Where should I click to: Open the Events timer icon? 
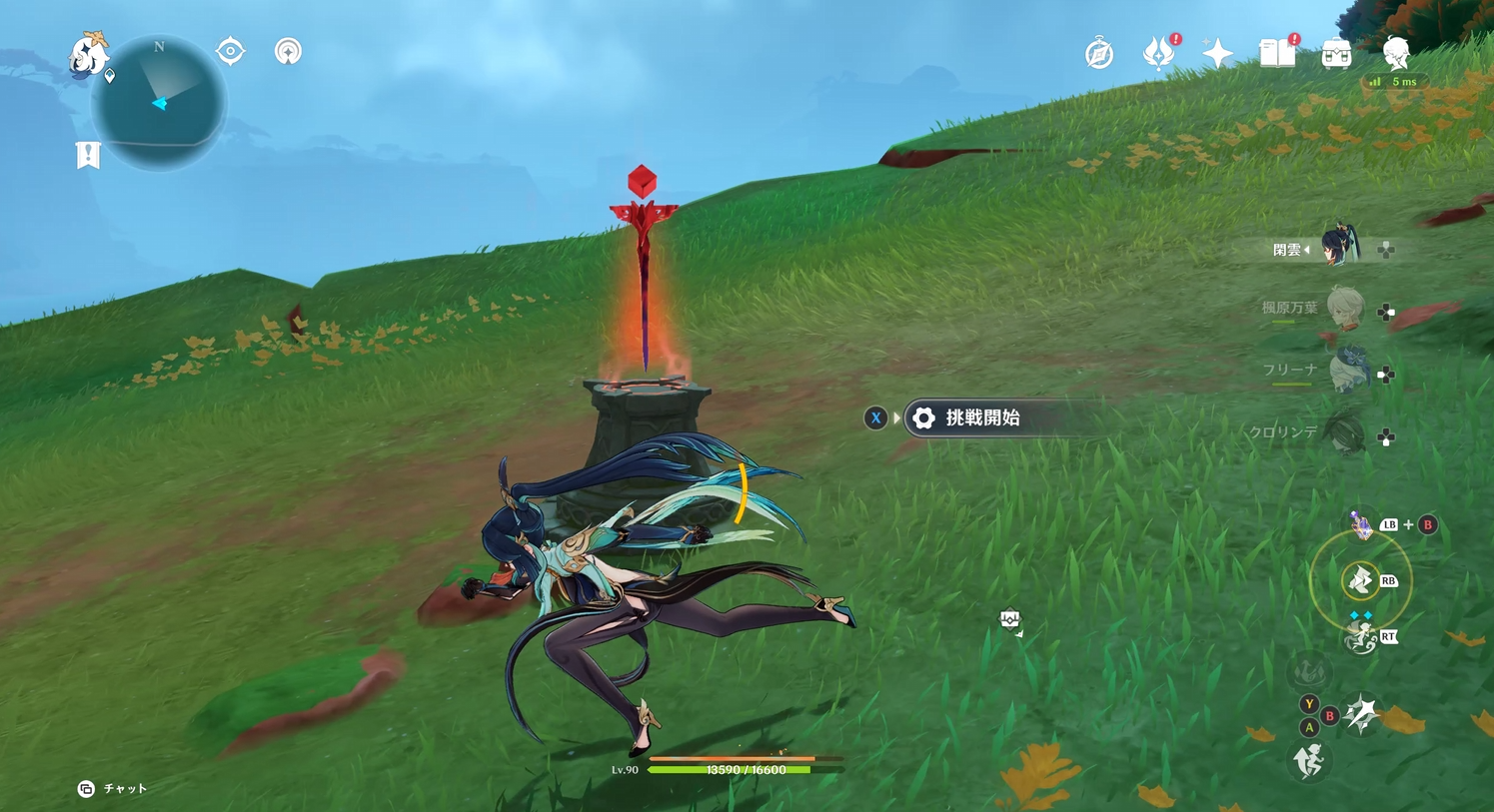tap(1099, 54)
